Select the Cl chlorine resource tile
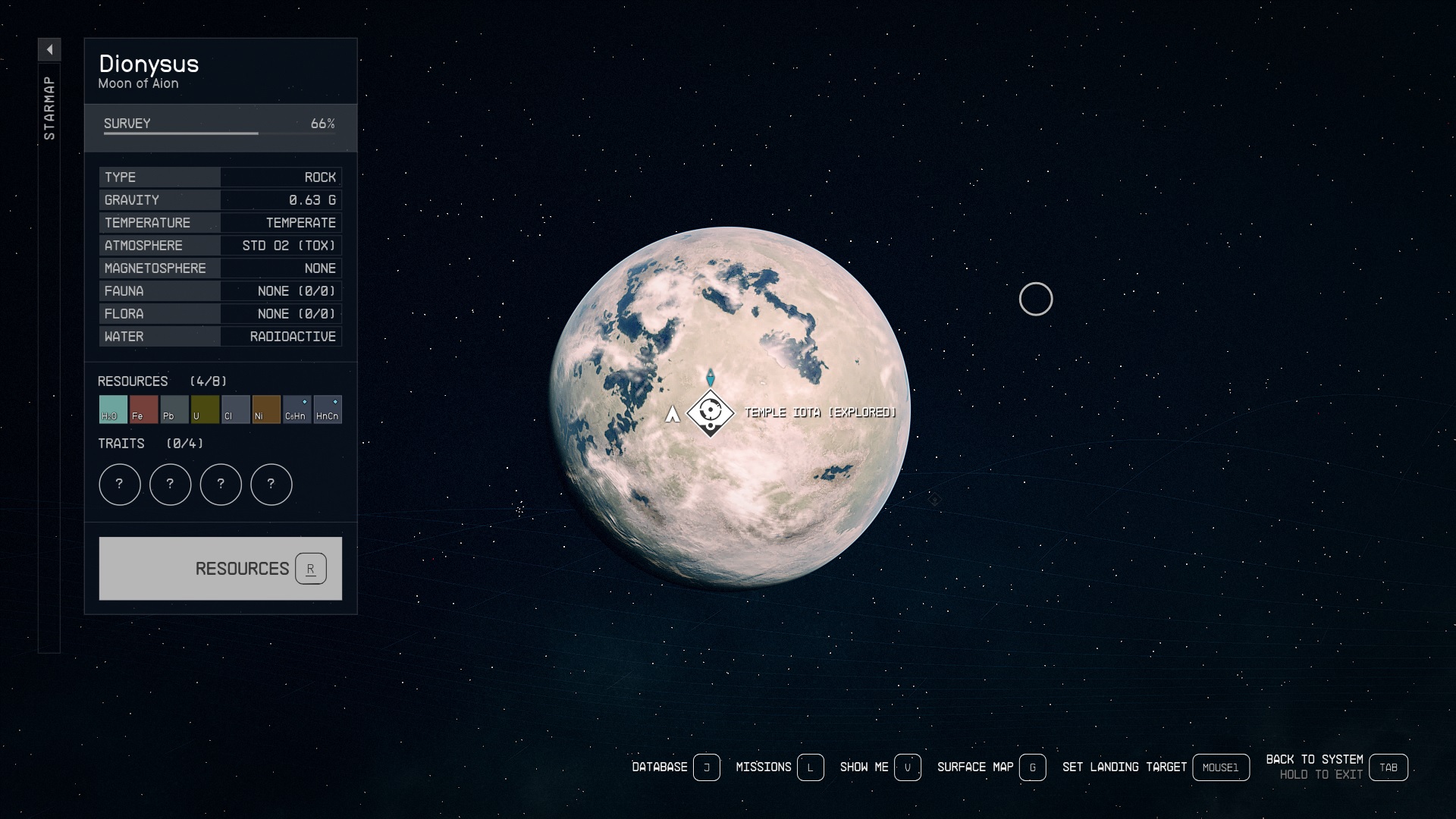The image size is (1456, 819). click(235, 409)
